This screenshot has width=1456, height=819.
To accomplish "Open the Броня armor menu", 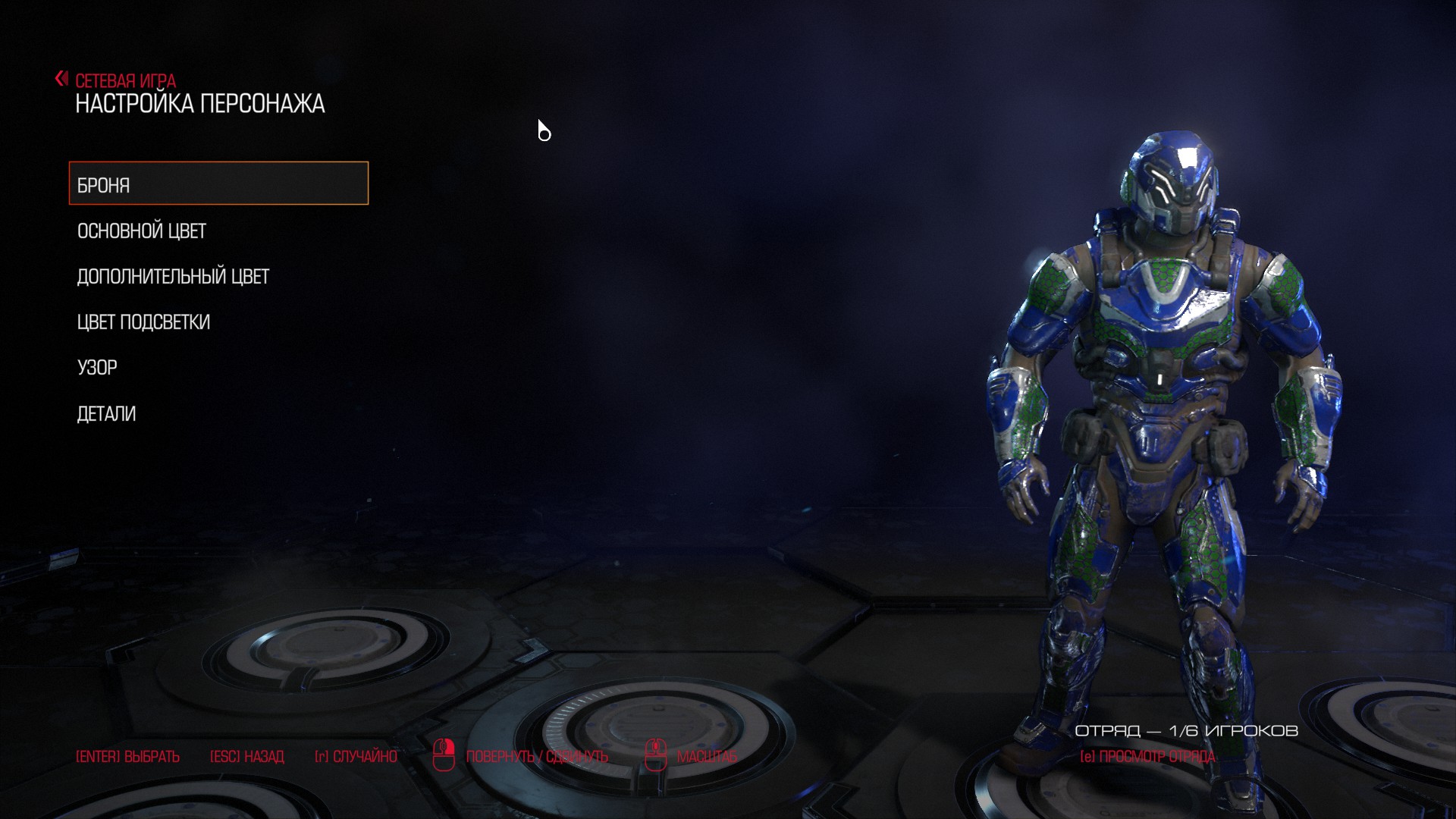I will (x=218, y=184).
